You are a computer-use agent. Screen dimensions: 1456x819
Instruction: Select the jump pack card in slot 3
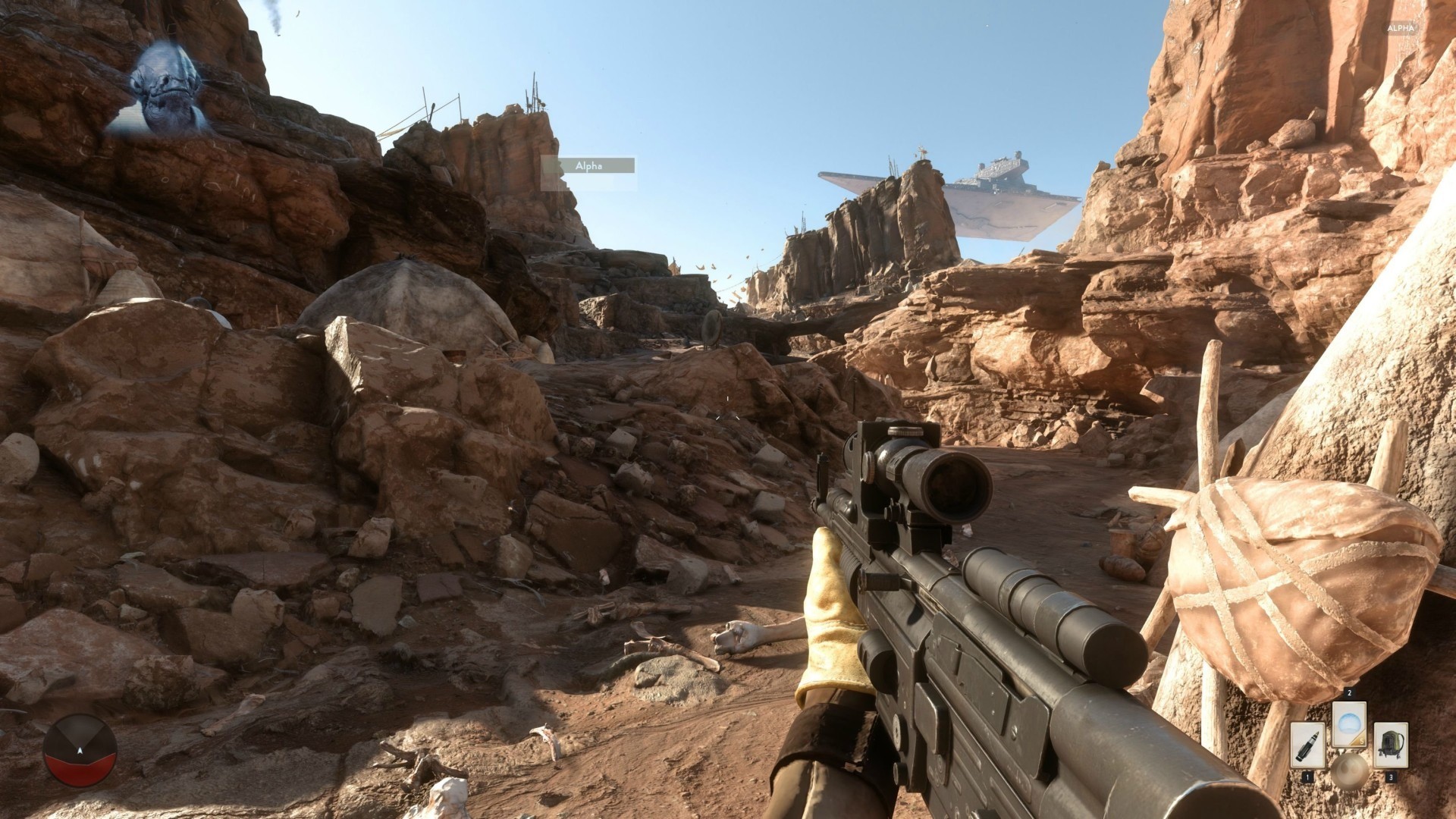[x=1391, y=744]
